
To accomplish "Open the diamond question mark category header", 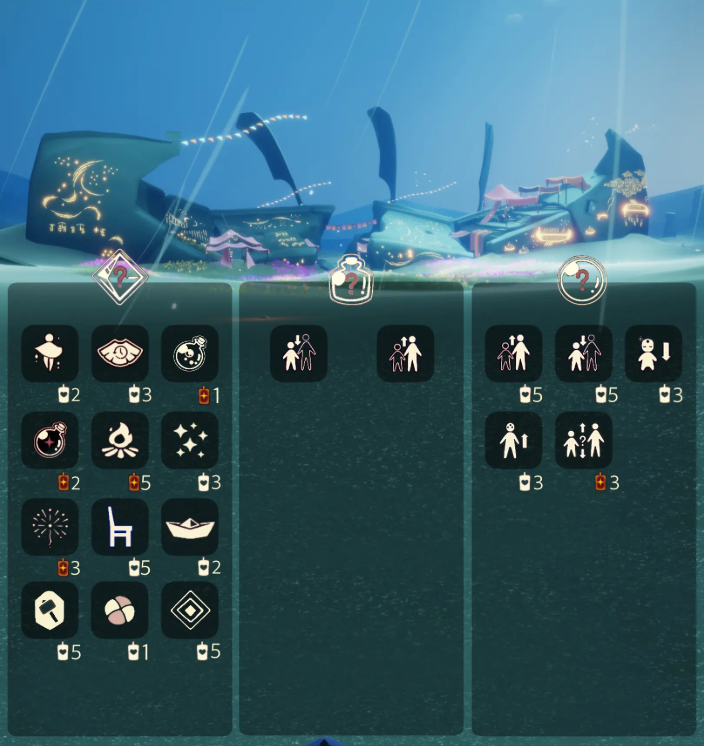I will tap(120, 275).
